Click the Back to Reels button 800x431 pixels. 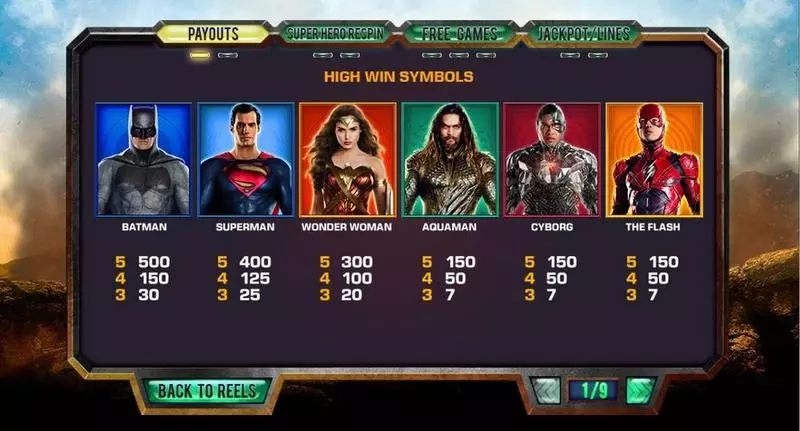coord(207,391)
